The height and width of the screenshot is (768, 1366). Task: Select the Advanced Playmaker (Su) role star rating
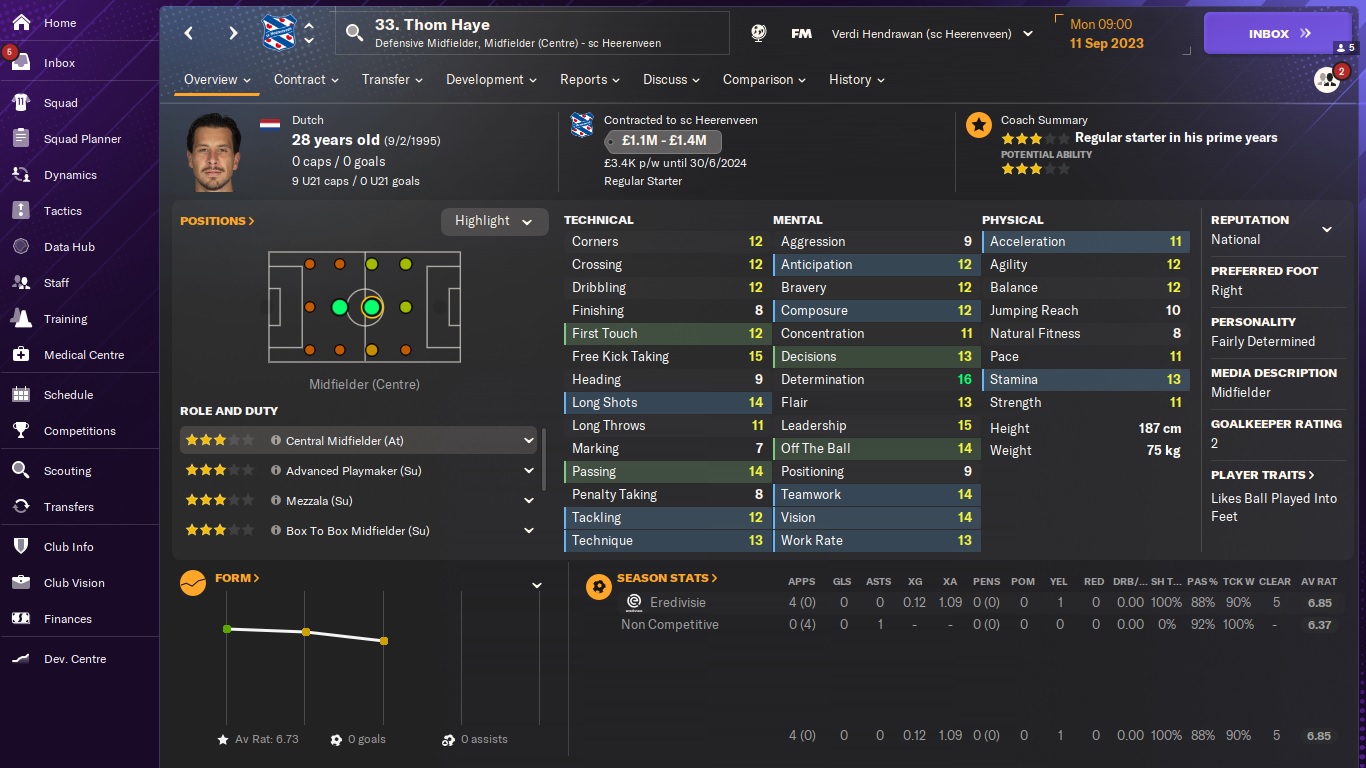coord(220,470)
